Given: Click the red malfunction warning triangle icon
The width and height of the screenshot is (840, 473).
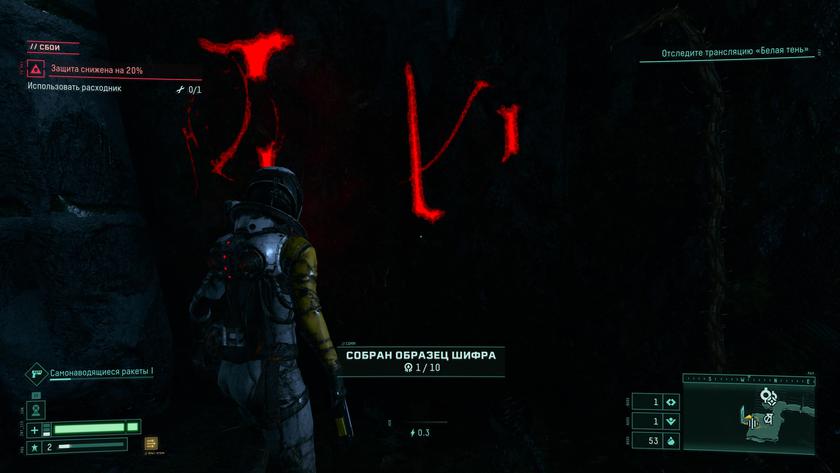Looking at the screenshot, I should tap(36, 69).
